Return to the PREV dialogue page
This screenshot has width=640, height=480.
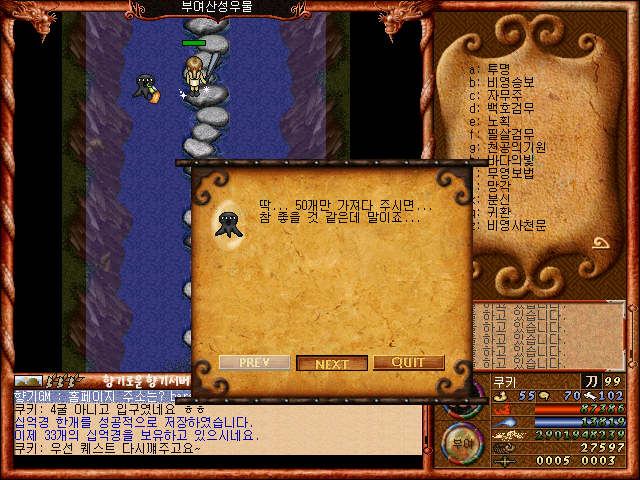click(254, 362)
